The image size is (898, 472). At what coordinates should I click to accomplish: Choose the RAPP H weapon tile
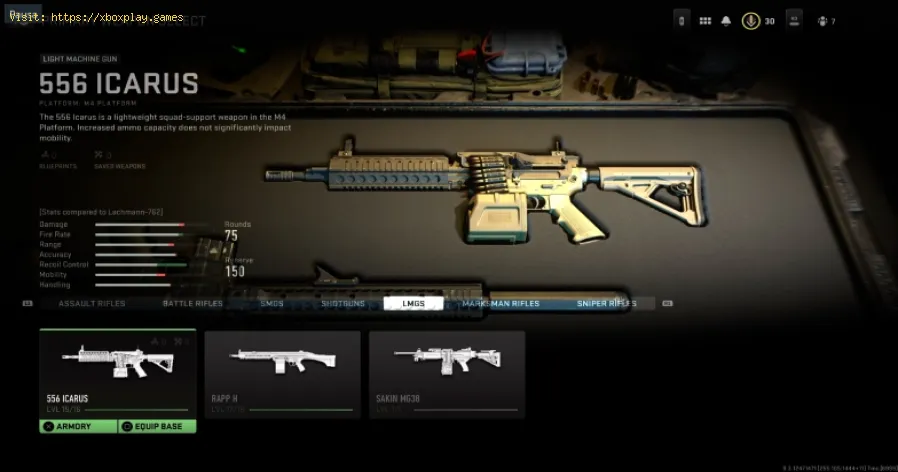click(x=282, y=372)
